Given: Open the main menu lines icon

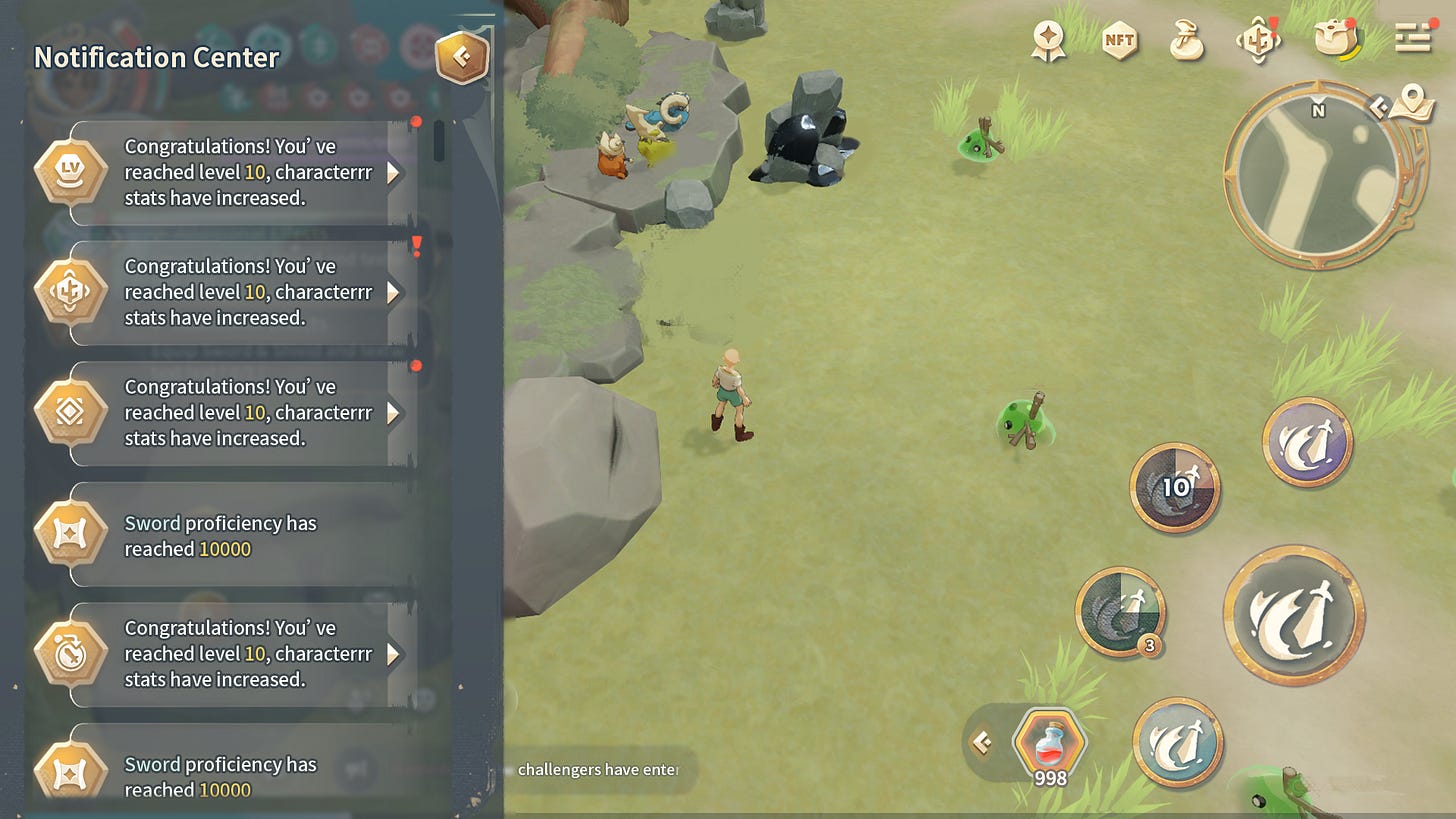Looking at the screenshot, I should tap(1413, 38).
